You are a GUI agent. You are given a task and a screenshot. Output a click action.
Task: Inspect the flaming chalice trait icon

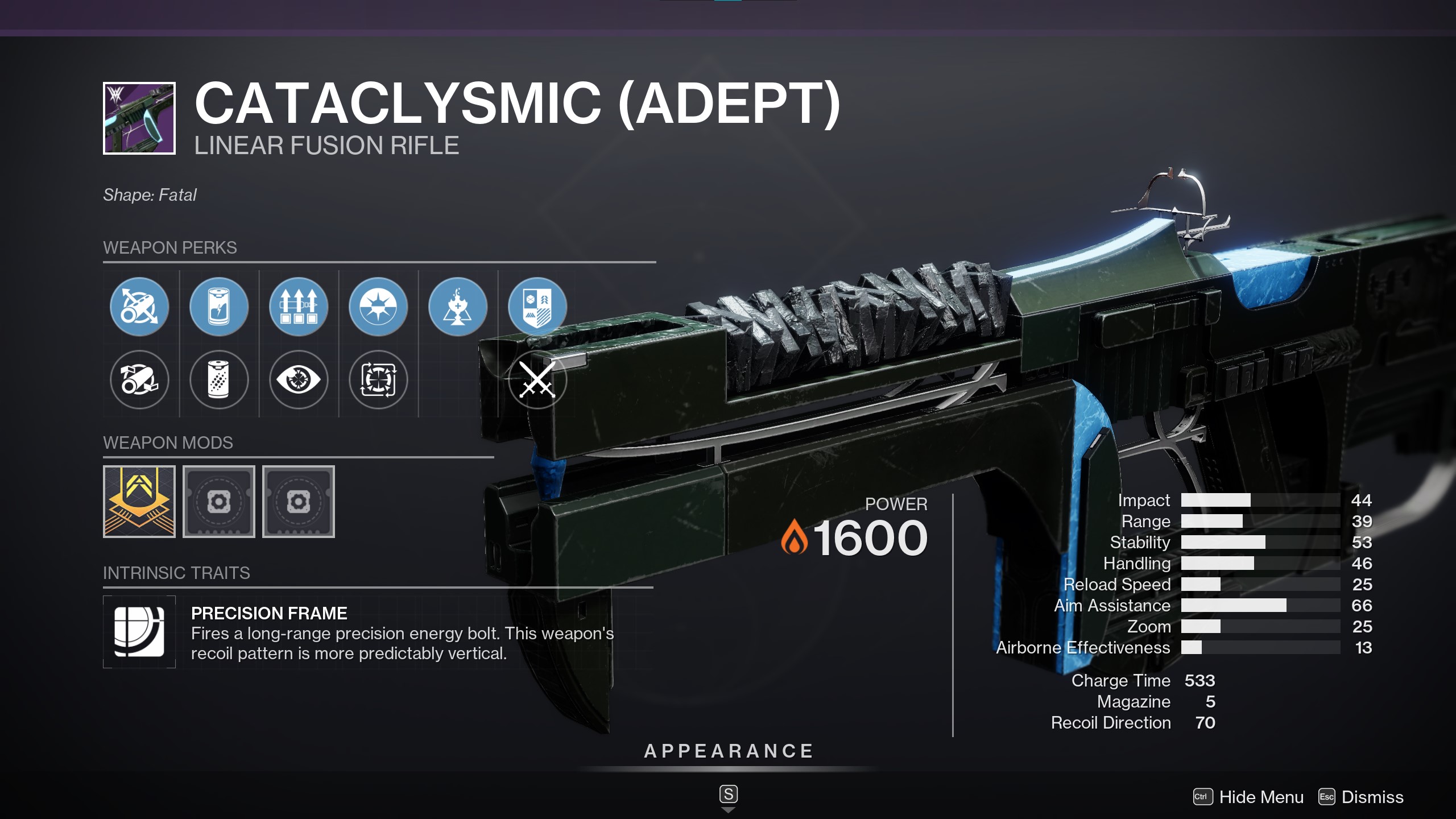click(x=458, y=307)
